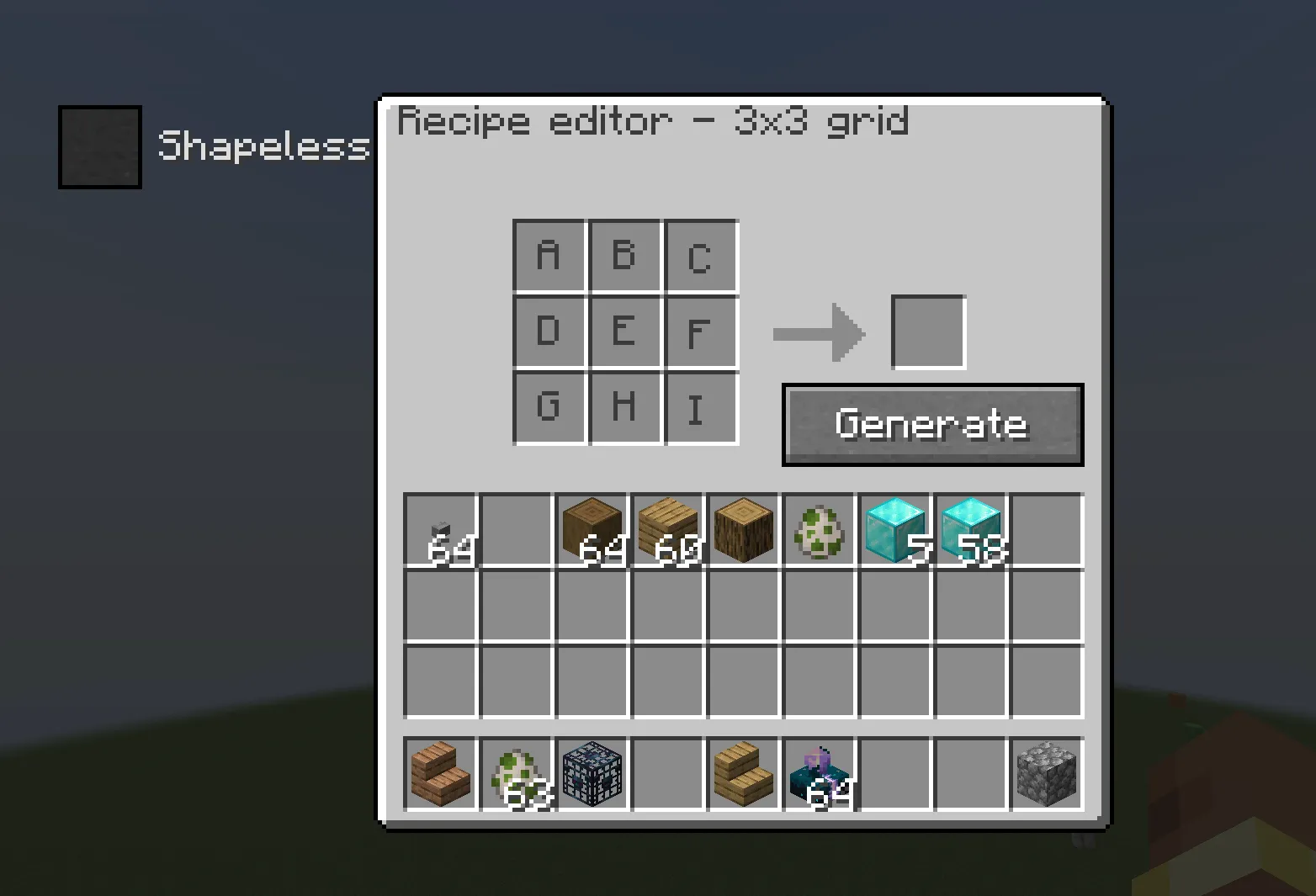Pick up the oak planks stack of 60
The width and height of the screenshot is (1316, 896).
click(667, 530)
